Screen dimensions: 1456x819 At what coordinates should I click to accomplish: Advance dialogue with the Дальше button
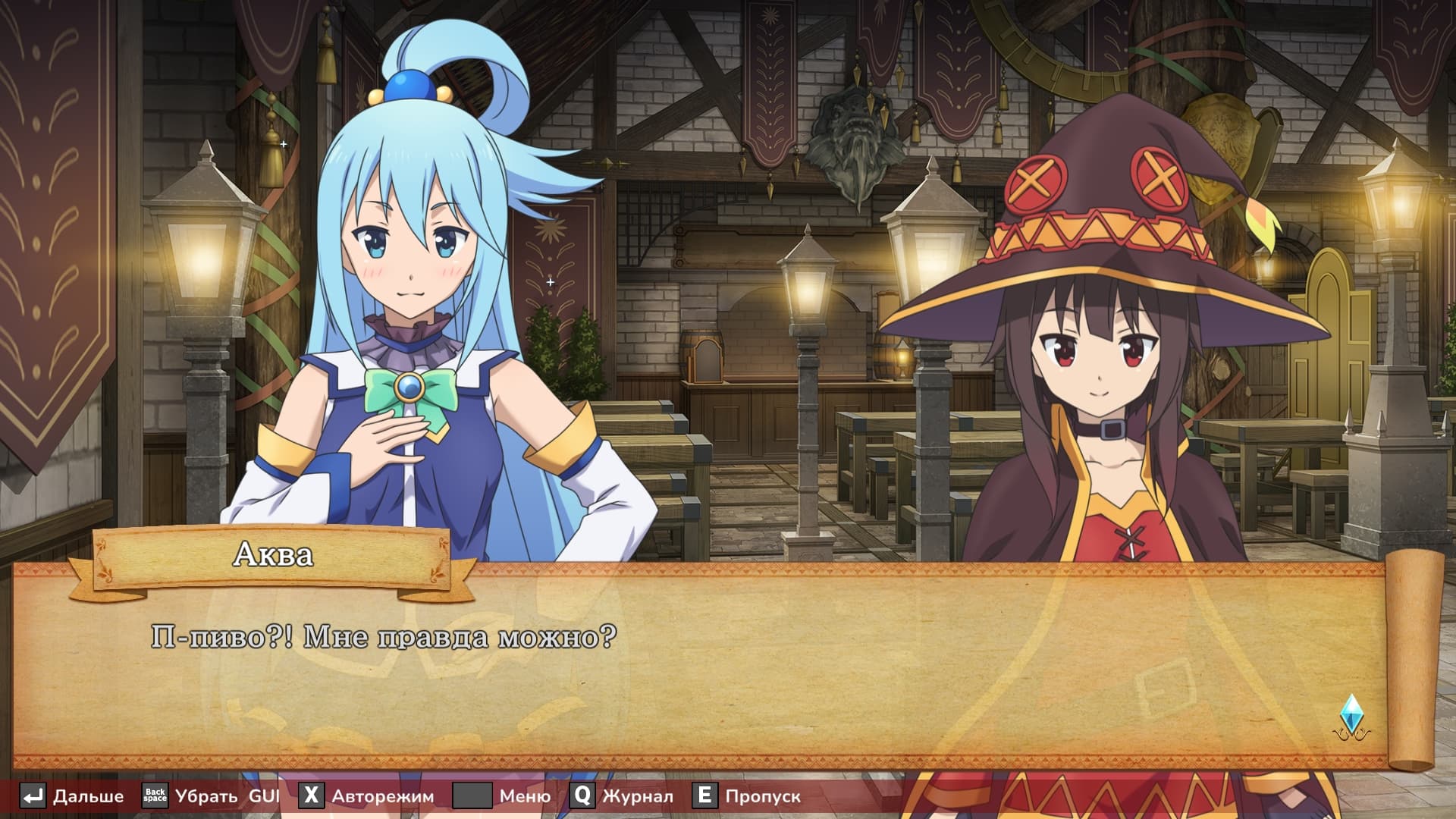click(73, 796)
